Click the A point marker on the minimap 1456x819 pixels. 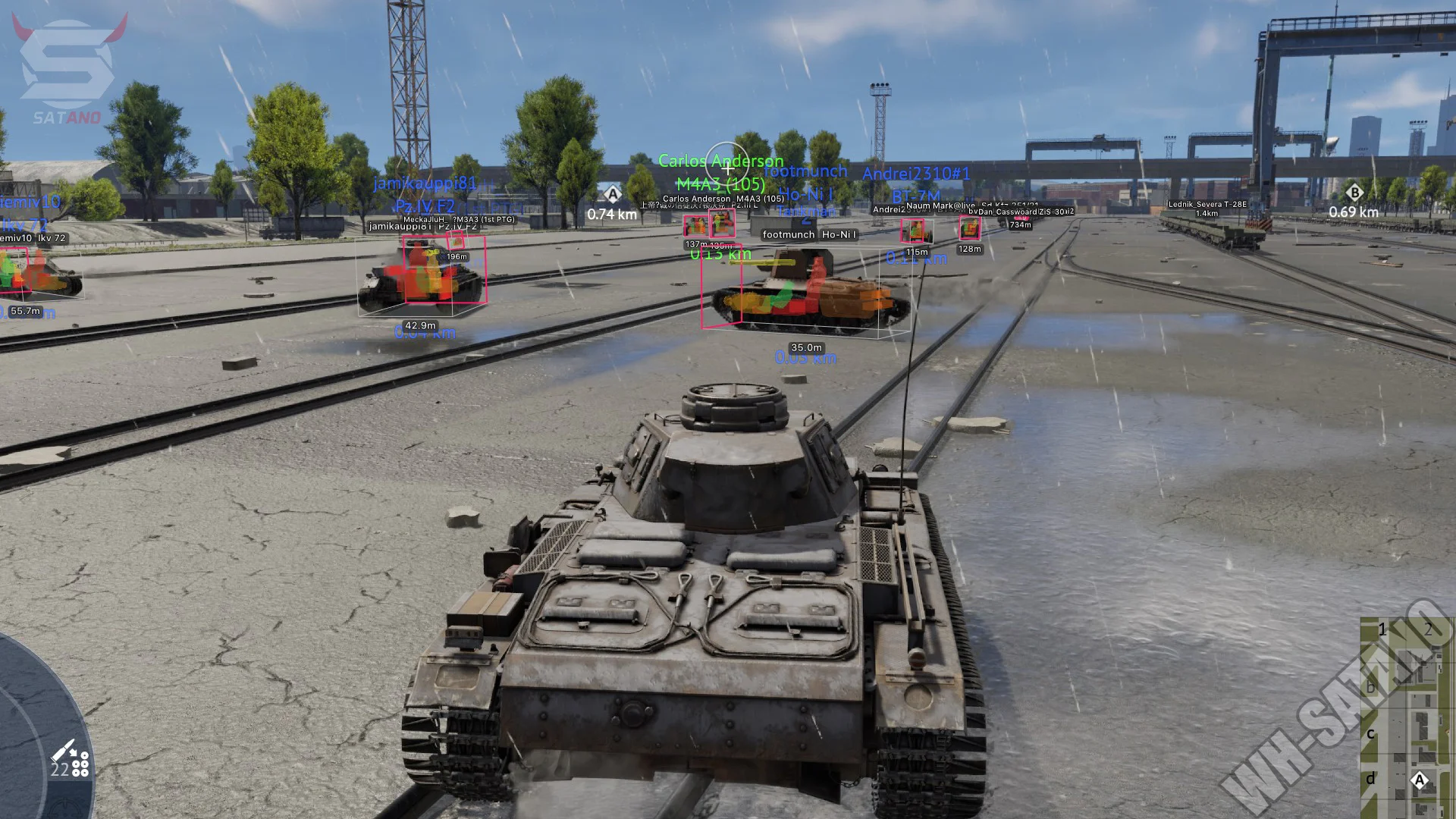1420,780
